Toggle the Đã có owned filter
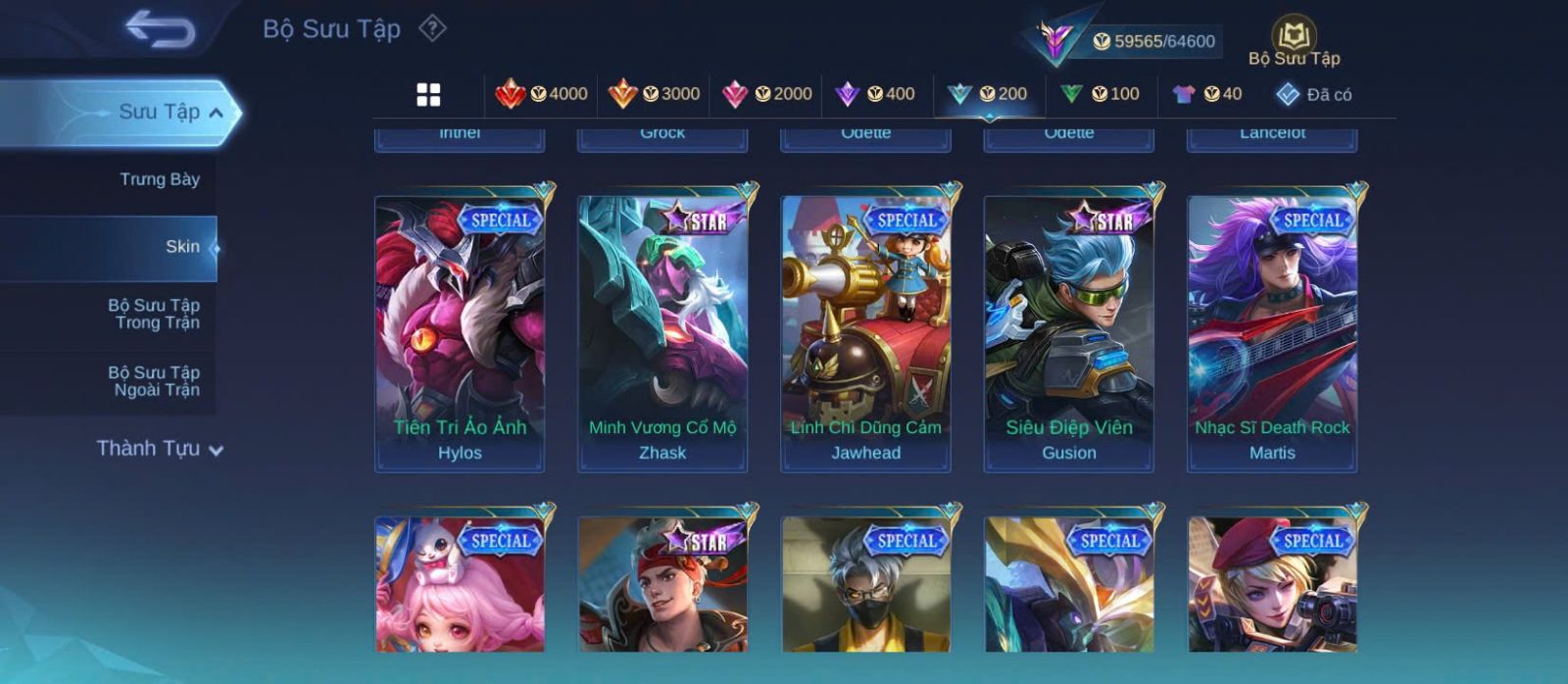The height and width of the screenshot is (684, 1568). click(1314, 94)
